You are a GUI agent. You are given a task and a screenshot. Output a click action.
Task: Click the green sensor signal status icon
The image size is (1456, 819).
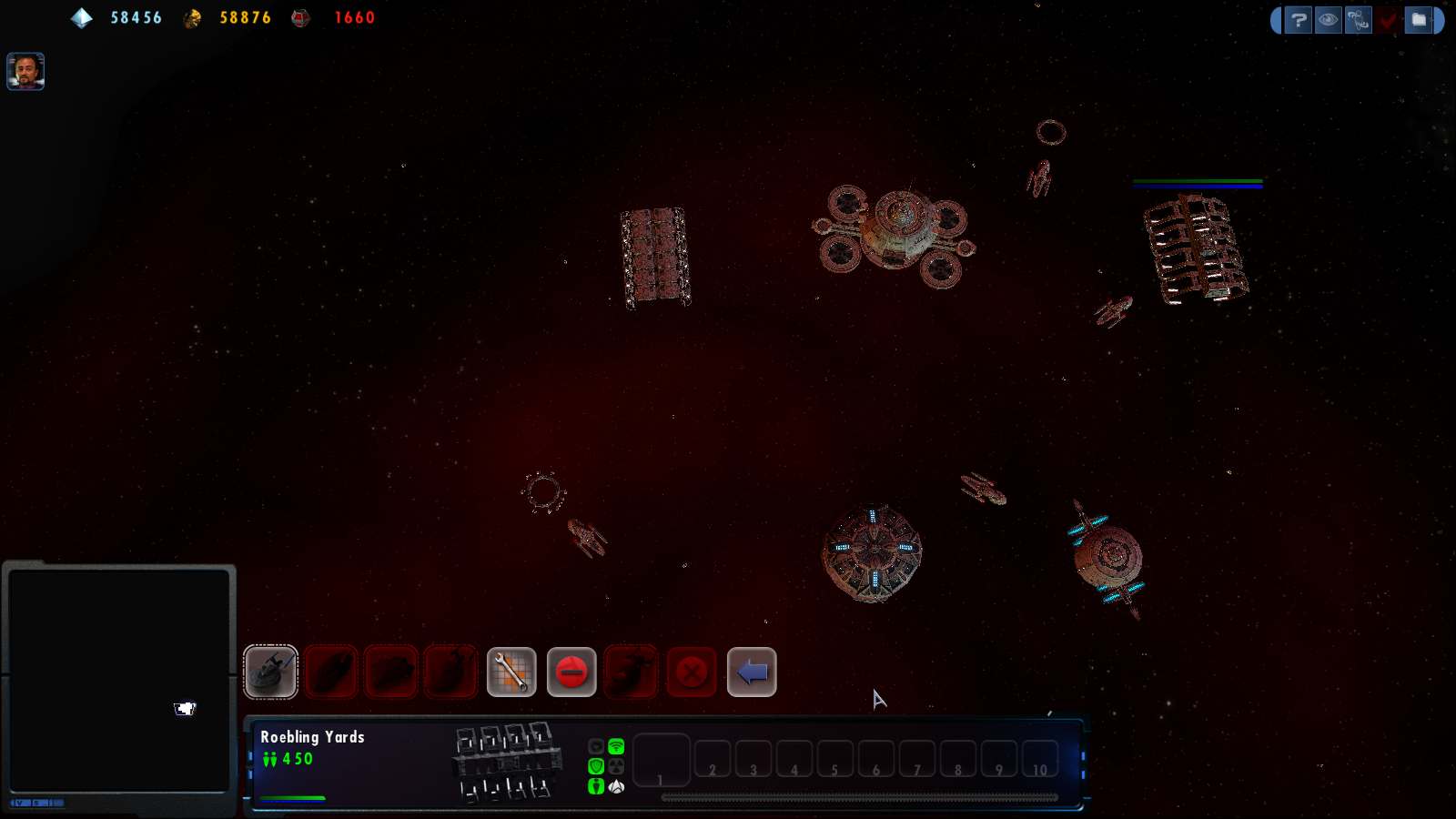click(616, 746)
